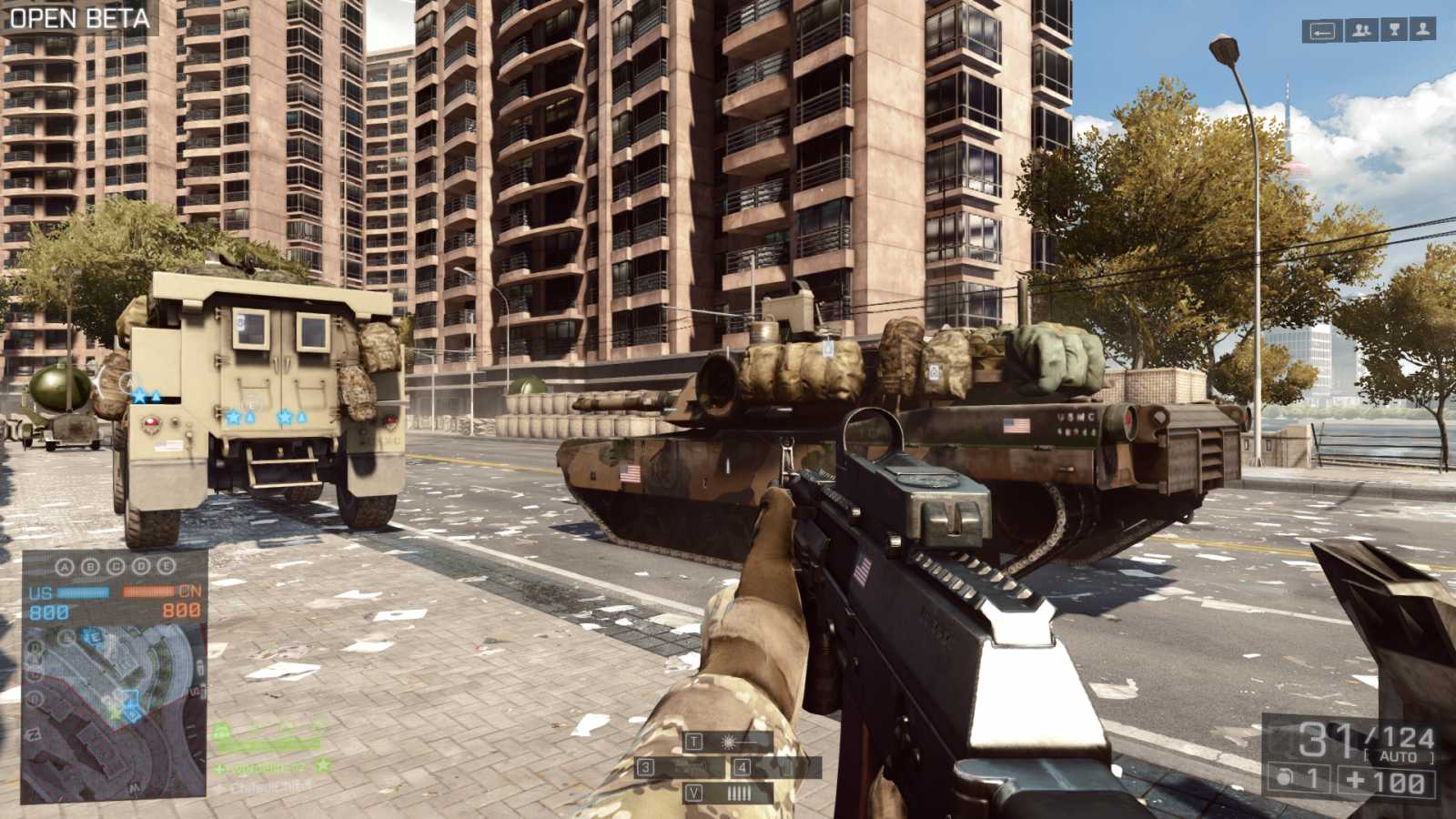Click the knife icon next to the V keybind
This screenshot has height=819, width=1456.
pos(740,792)
